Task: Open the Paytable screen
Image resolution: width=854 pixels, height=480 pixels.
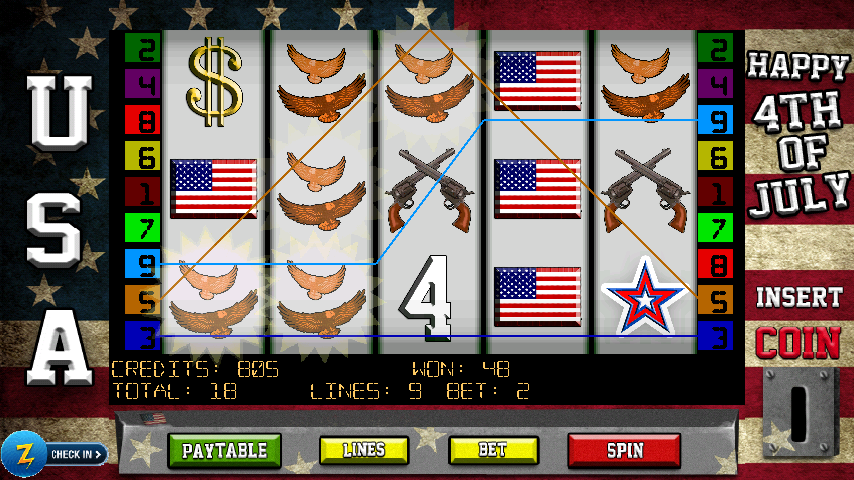Action: 225,451
